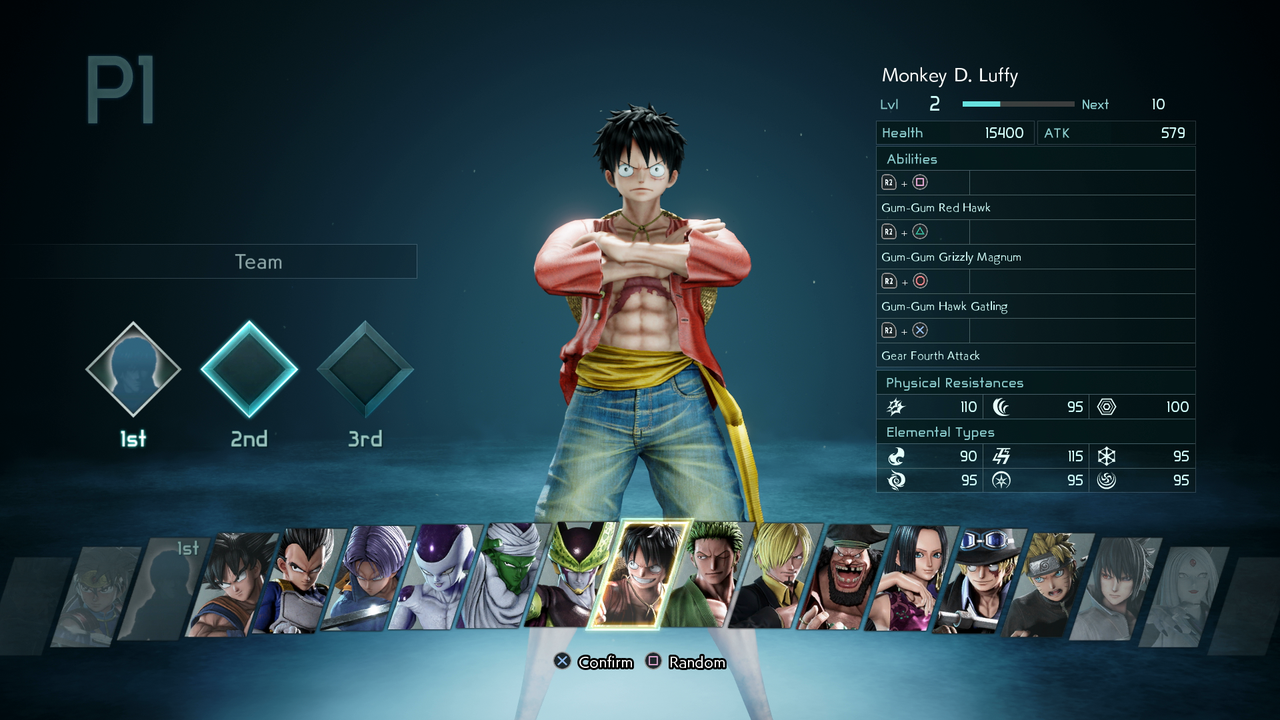Click the Lvl 2 experience progress bar
This screenshot has width=1280, height=720.
point(1016,103)
